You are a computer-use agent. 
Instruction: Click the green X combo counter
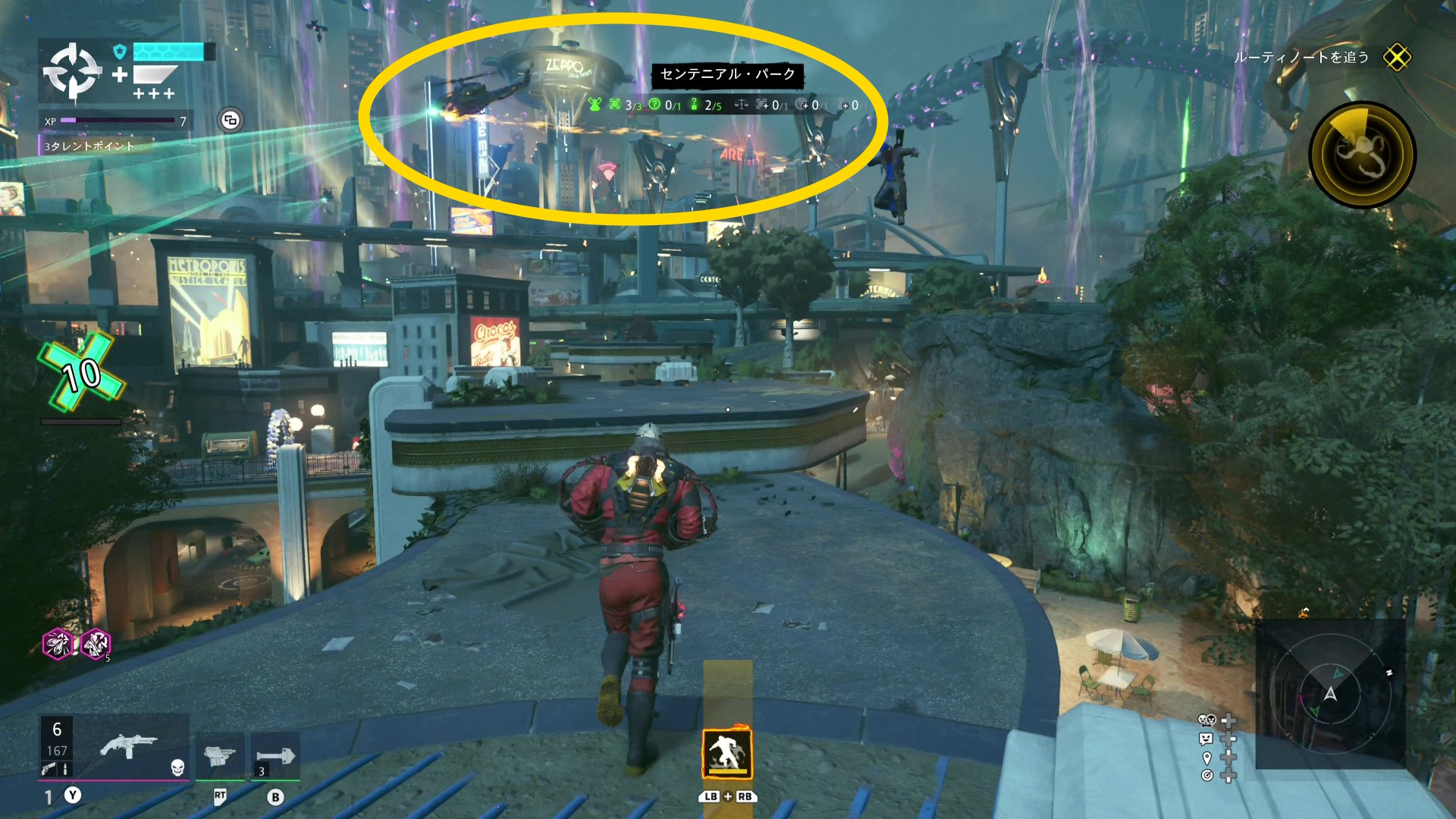82,373
